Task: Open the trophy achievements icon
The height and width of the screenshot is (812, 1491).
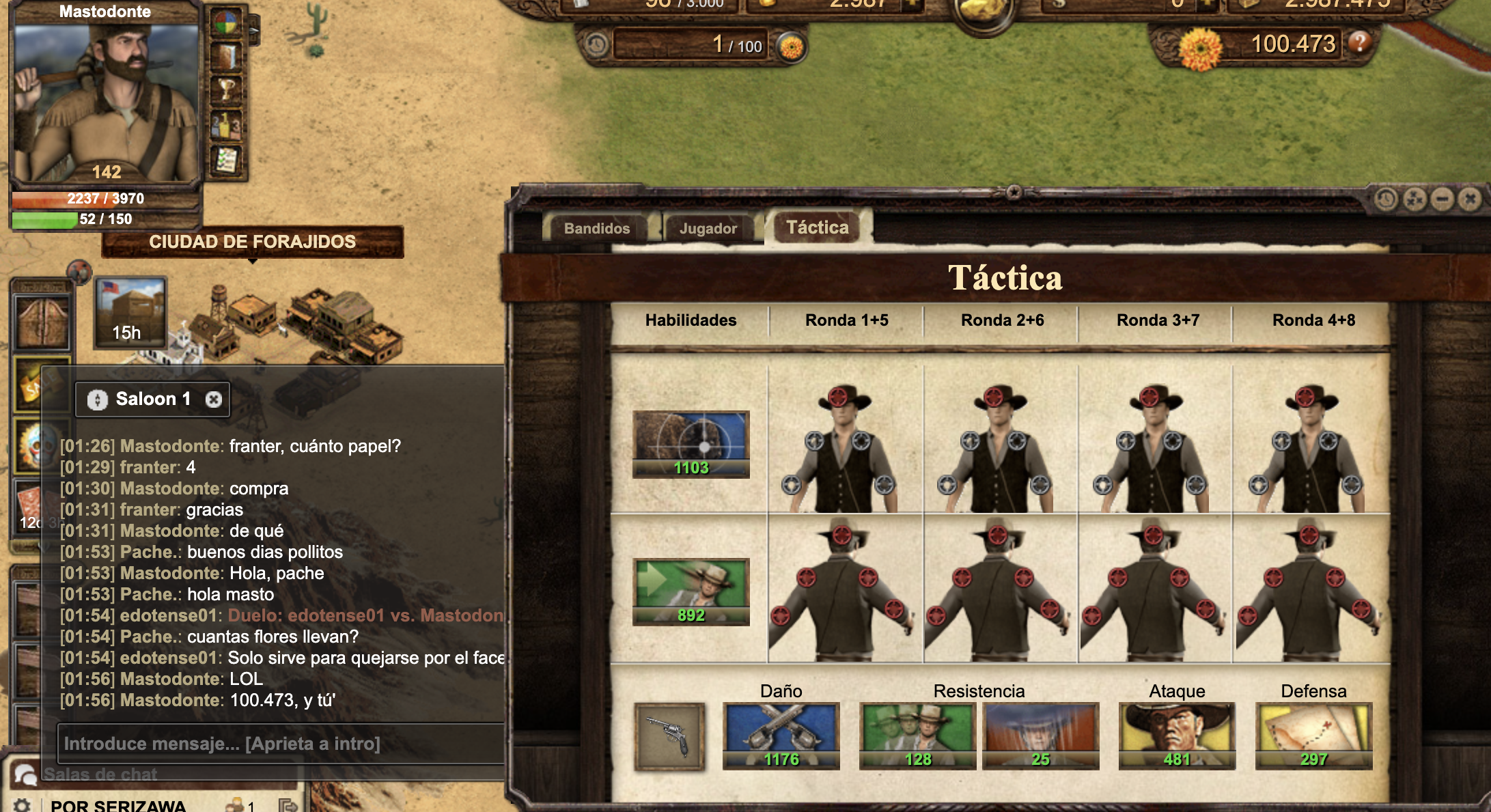Action: coord(227,89)
